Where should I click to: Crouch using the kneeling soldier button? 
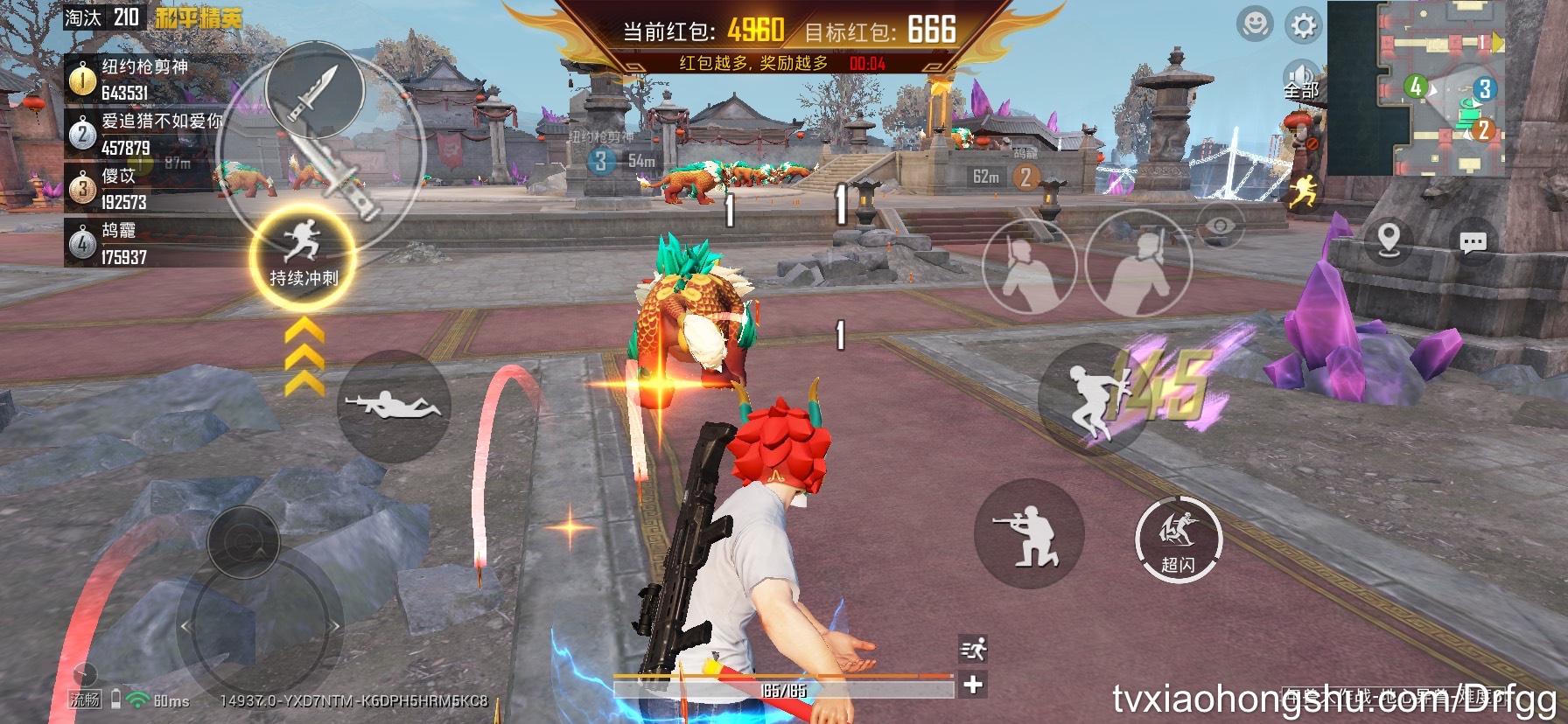tap(1029, 533)
